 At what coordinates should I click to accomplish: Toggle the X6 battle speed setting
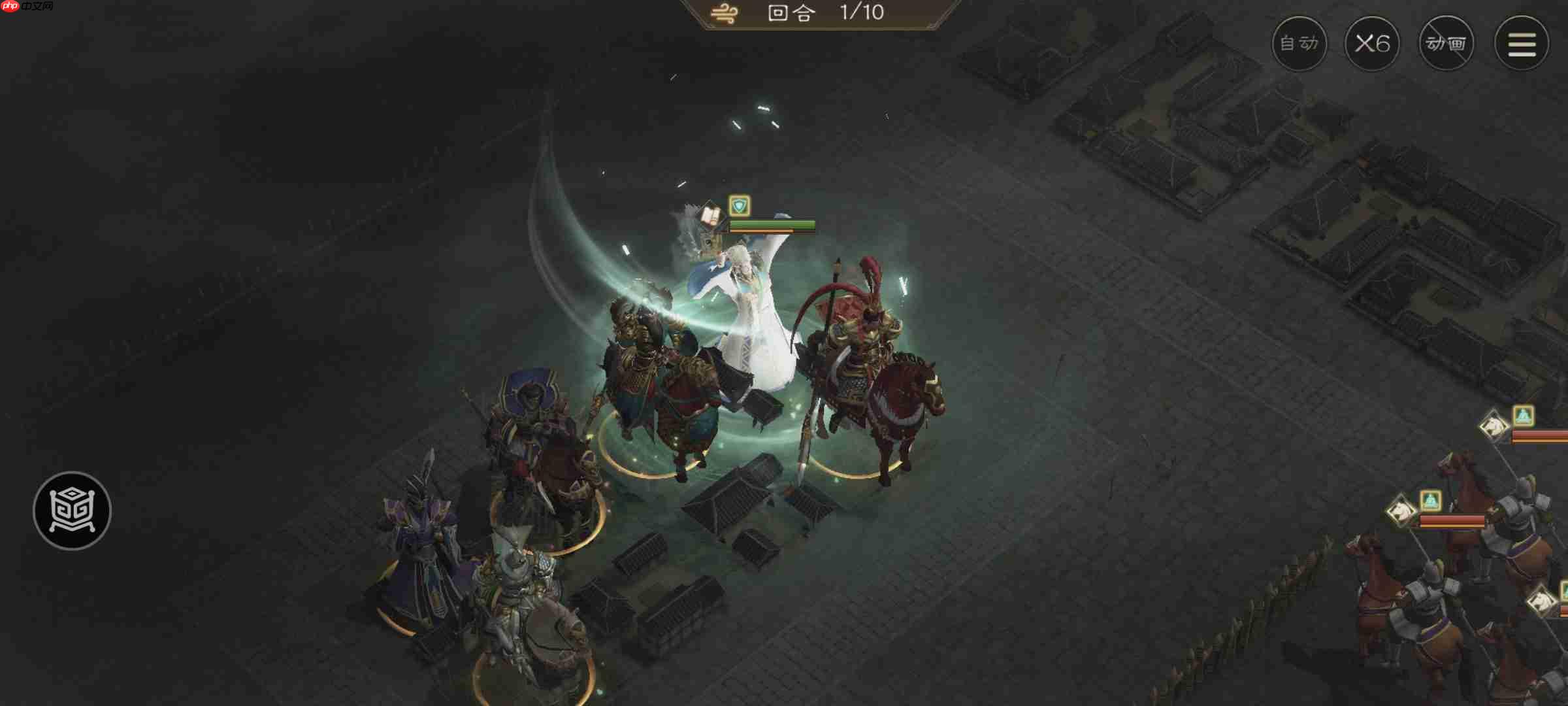pos(1372,43)
